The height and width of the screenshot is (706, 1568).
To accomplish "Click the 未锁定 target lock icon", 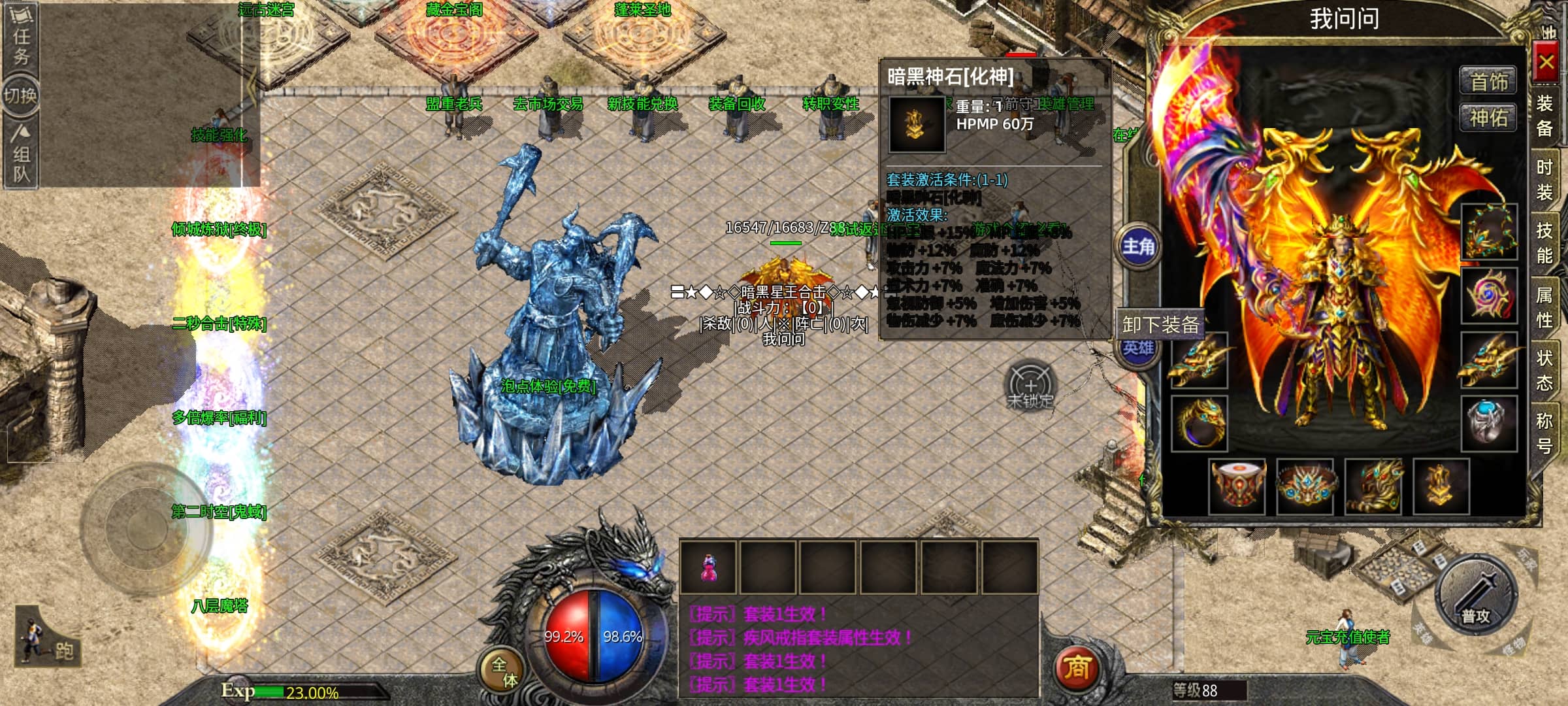I will click(x=1030, y=386).
